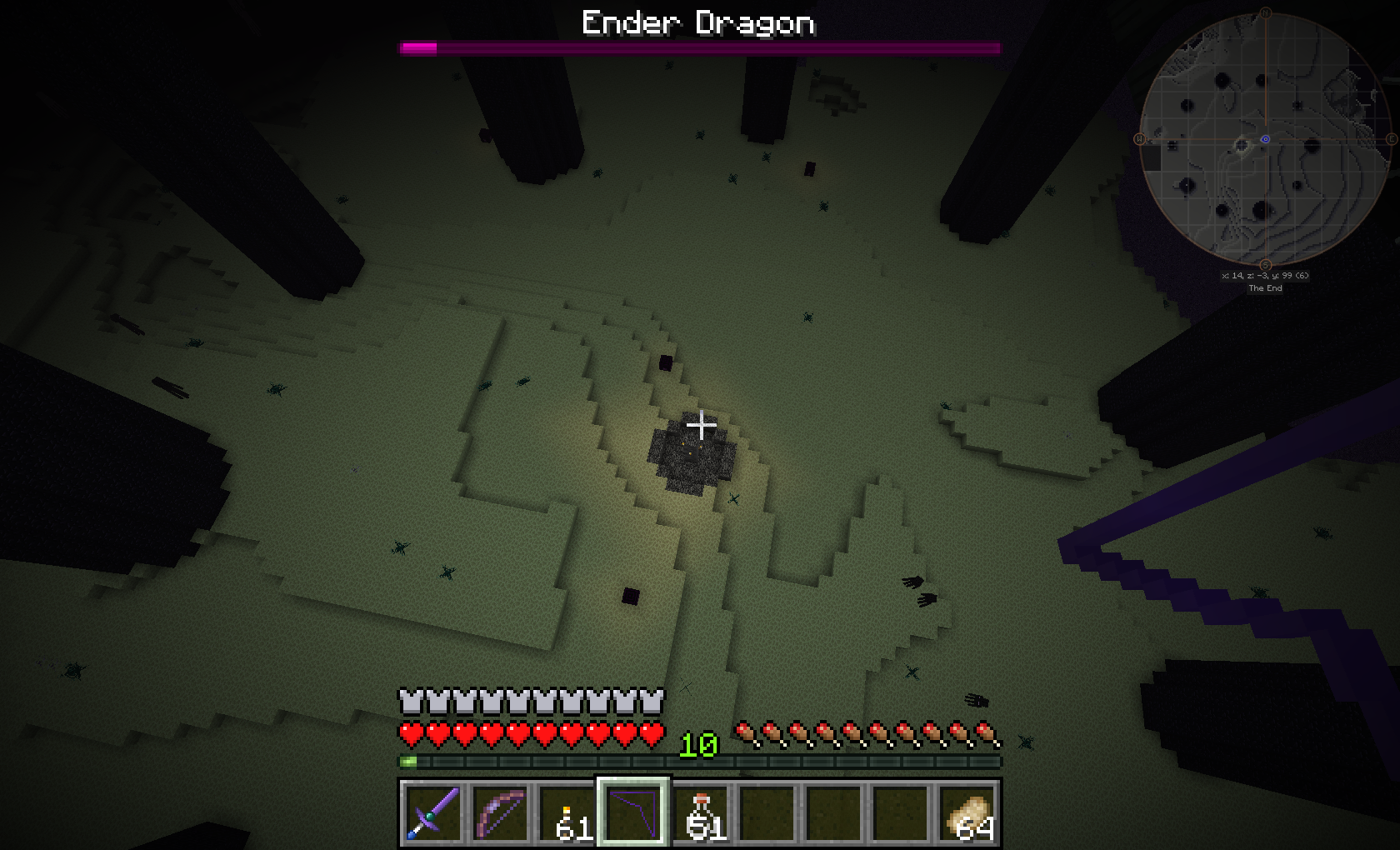
Task: Click the circular minimap of The End
Action: point(1265,140)
